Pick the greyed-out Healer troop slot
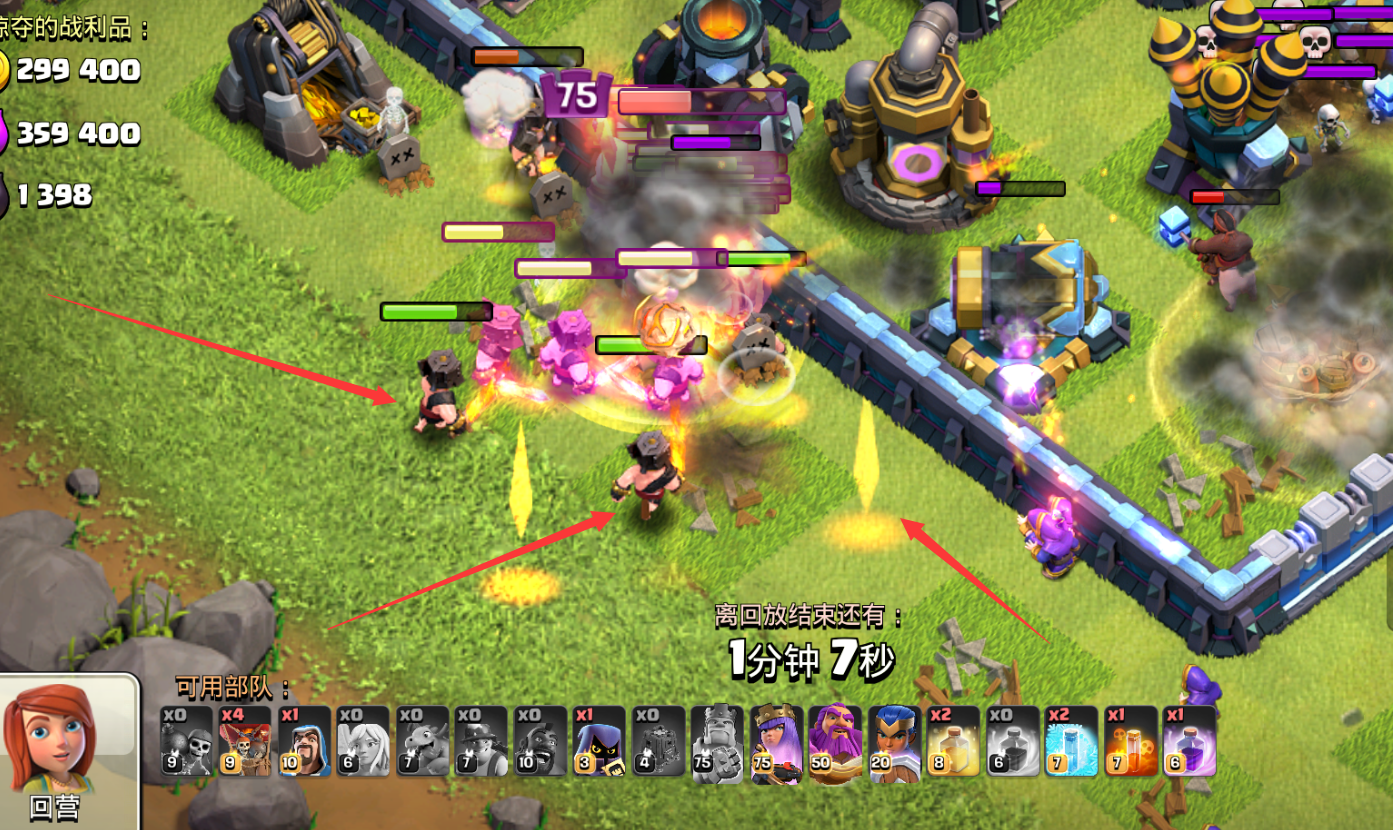 (363, 741)
